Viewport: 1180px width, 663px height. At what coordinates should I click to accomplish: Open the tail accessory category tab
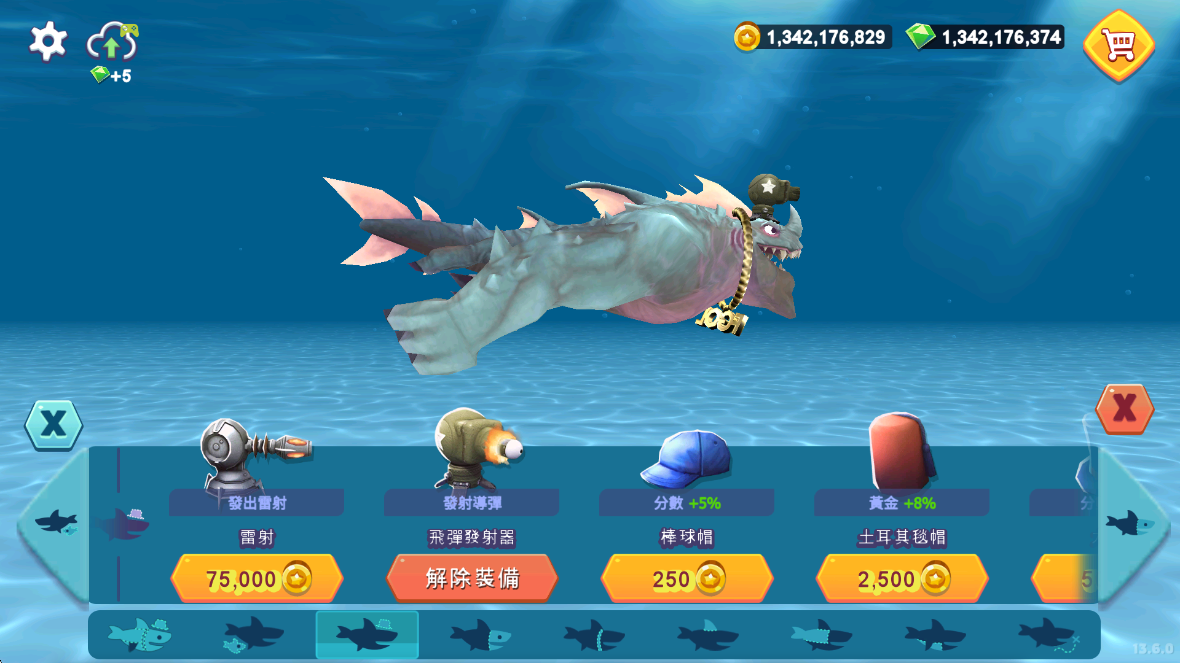[x=1048, y=634]
